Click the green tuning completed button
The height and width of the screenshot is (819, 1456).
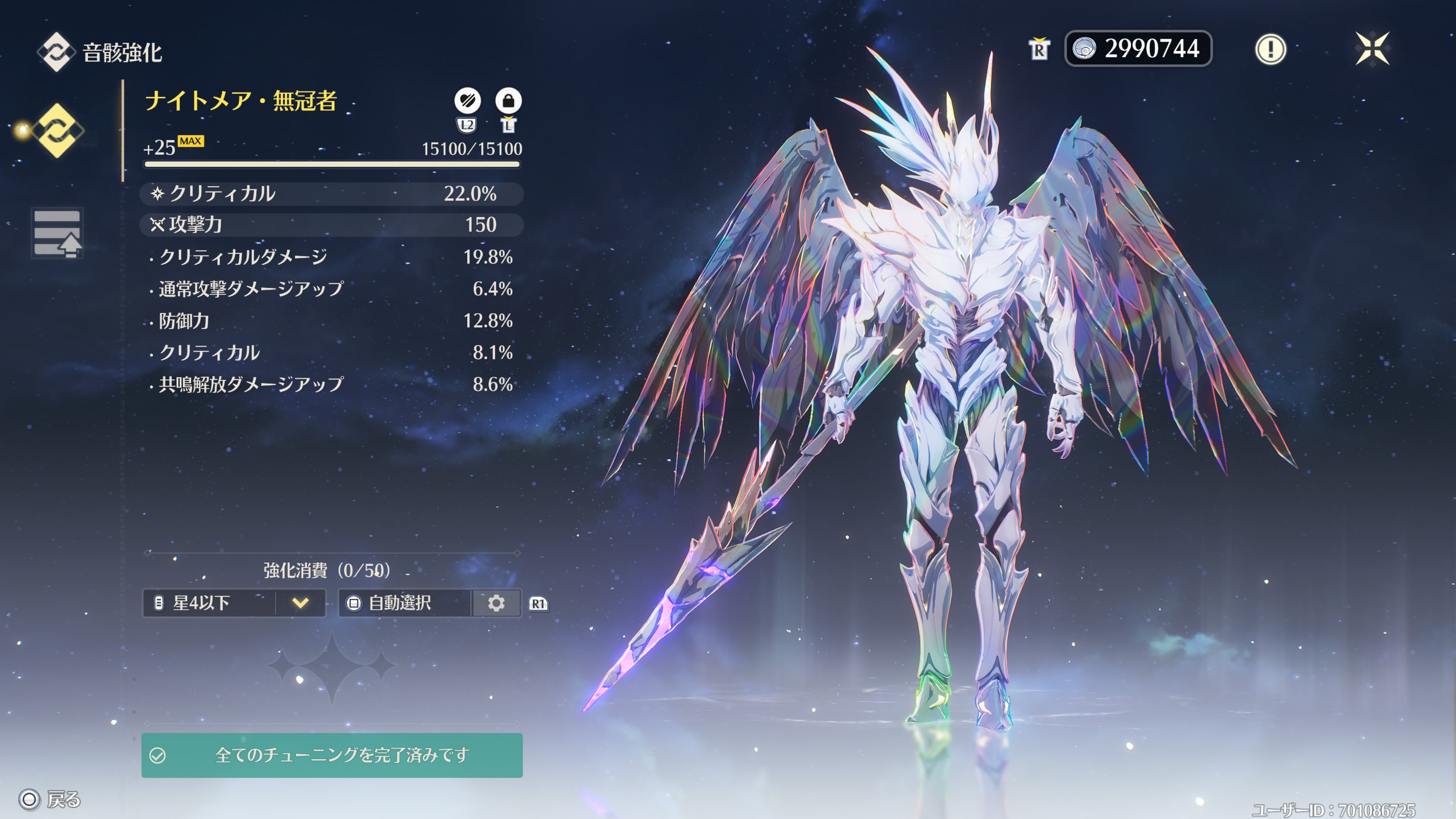[332, 755]
